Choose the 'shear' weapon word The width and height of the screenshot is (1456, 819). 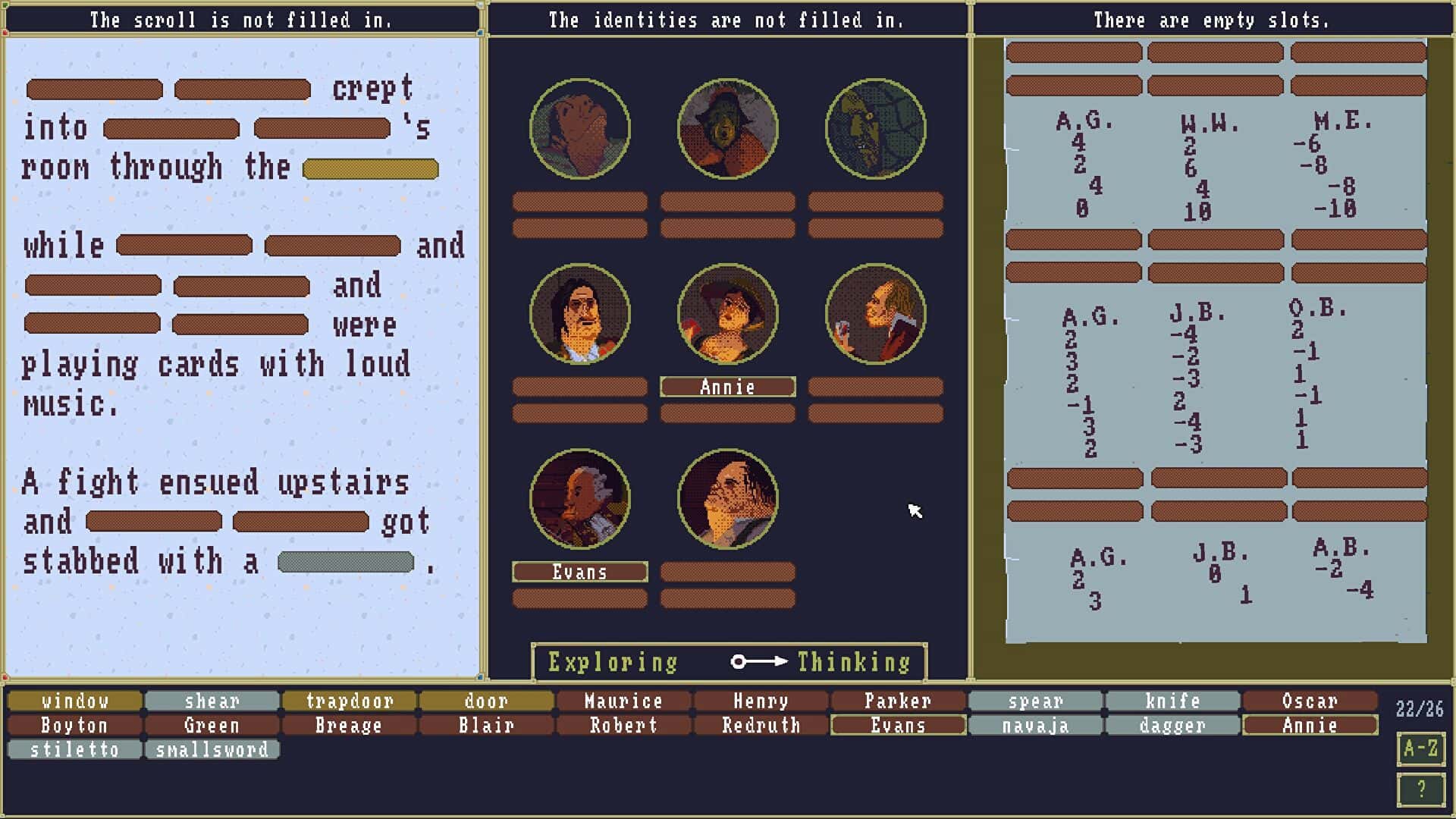coord(212,701)
